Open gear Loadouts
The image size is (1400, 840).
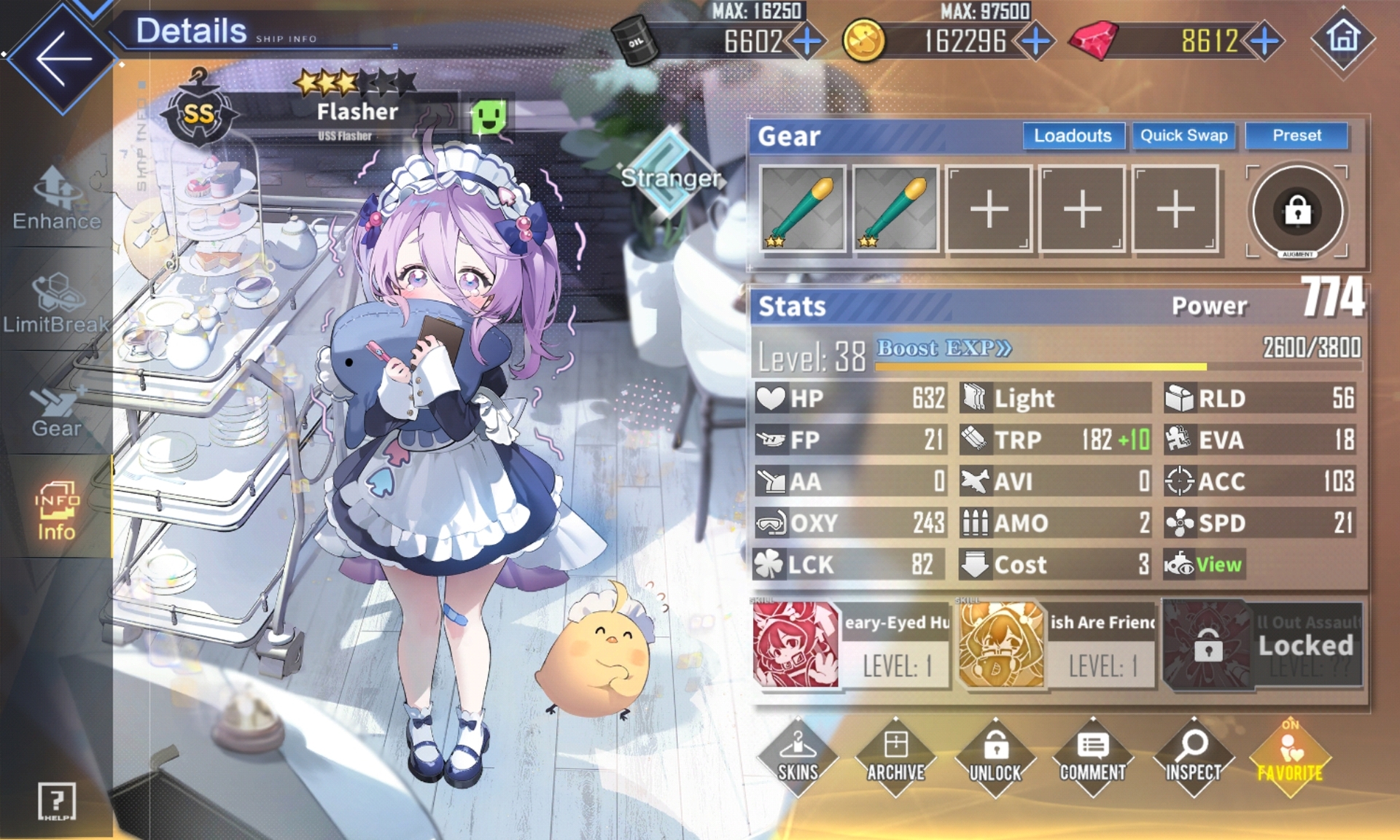click(1073, 136)
